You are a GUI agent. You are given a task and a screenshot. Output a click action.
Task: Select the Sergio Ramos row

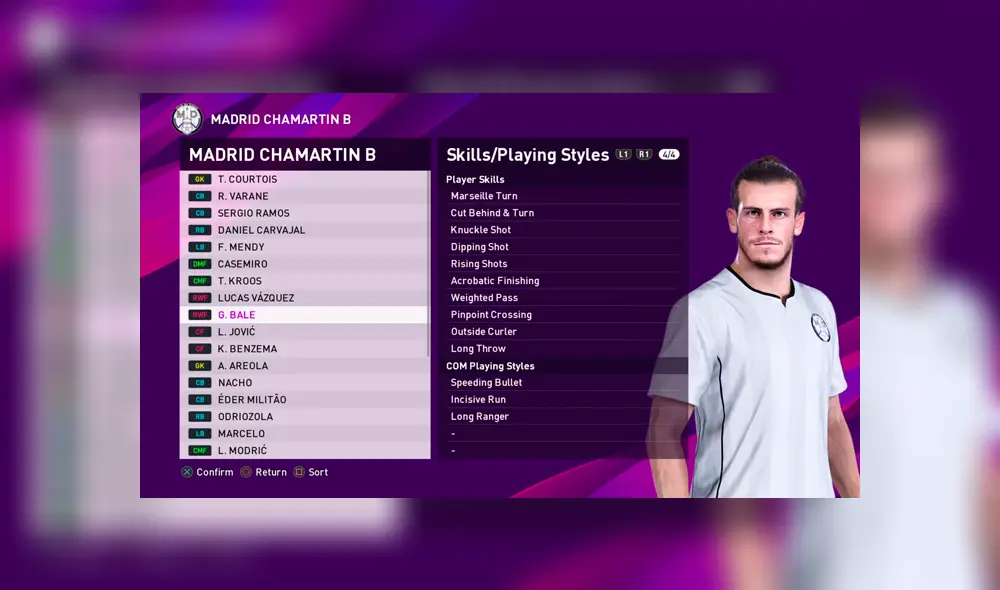tap(304, 213)
